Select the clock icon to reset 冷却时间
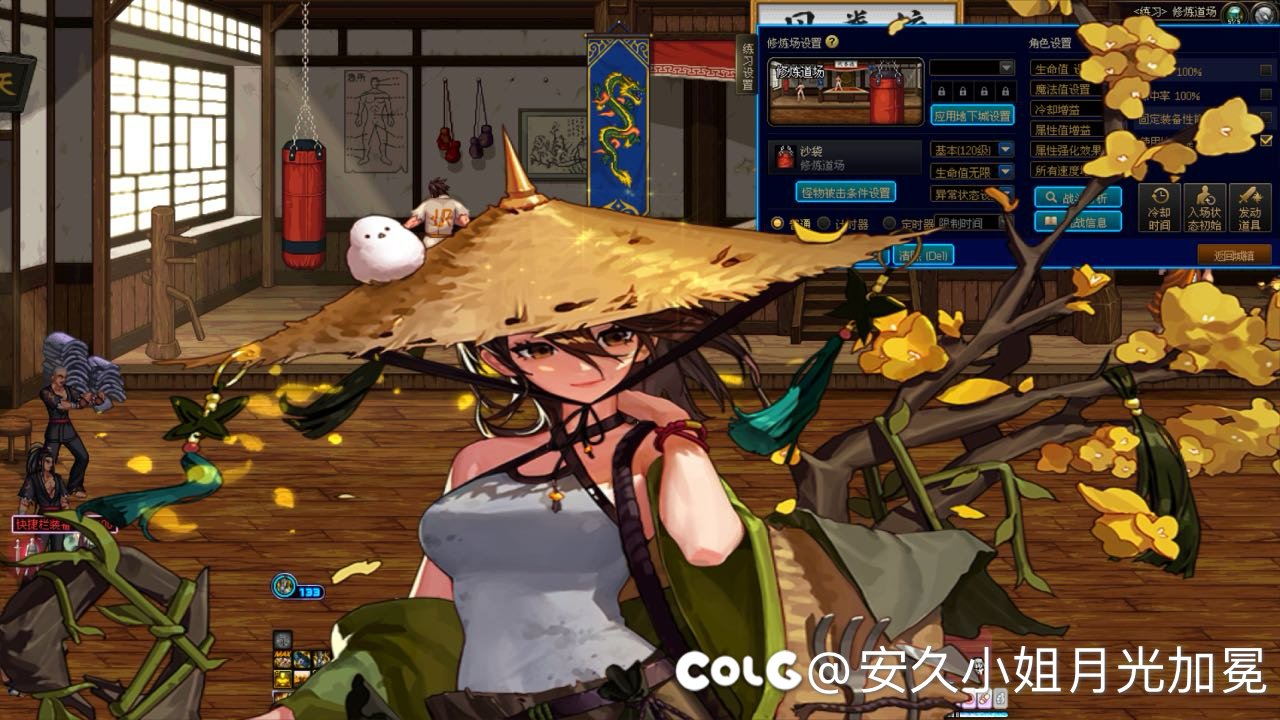The width and height of the screenshot is (1280, 720). coord(1160,196)
